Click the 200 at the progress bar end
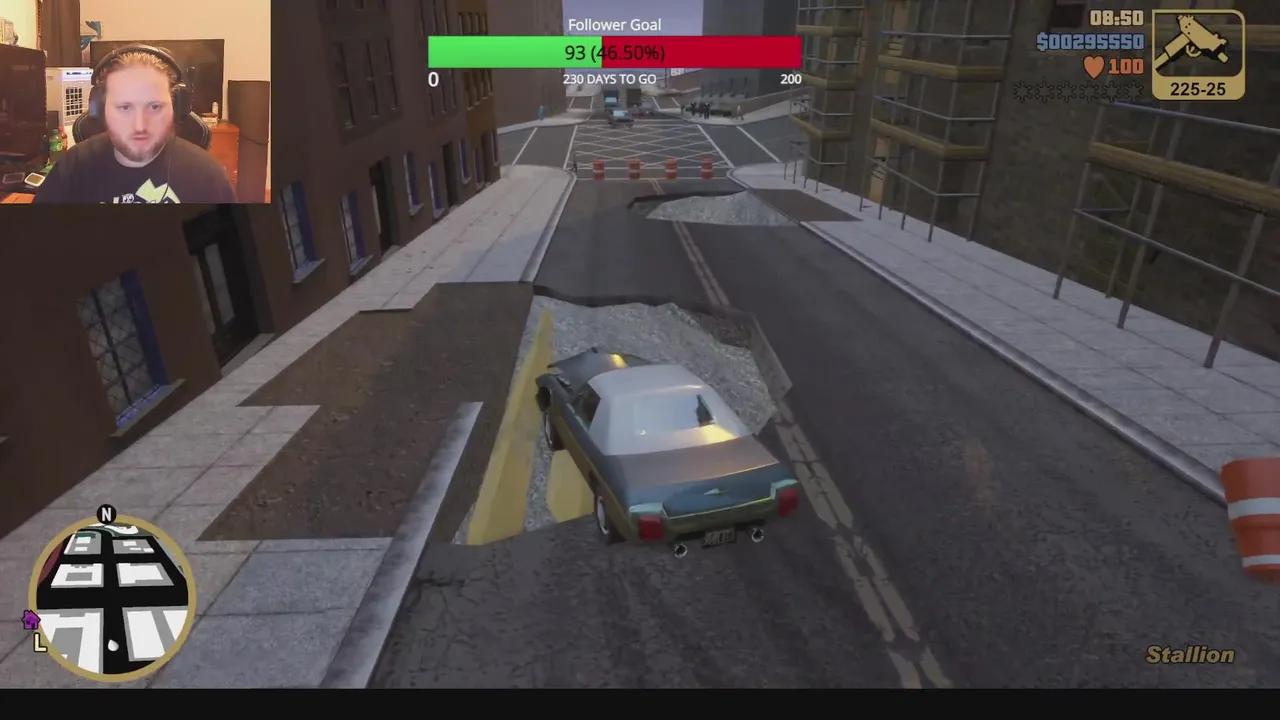This screenshot has height=720, width=1280. [x=791, y=78]
